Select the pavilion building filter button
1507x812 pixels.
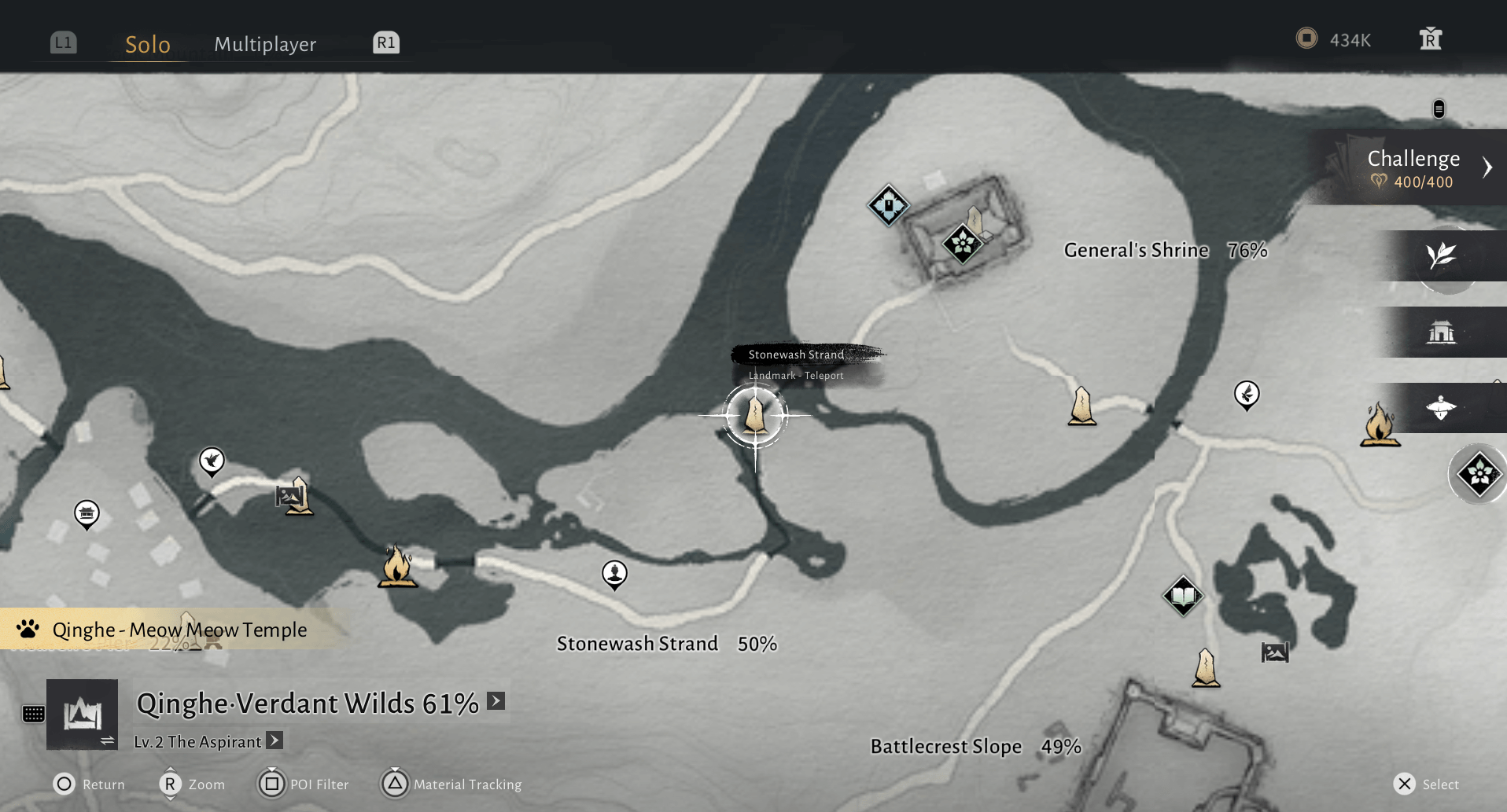(1441, 333)
